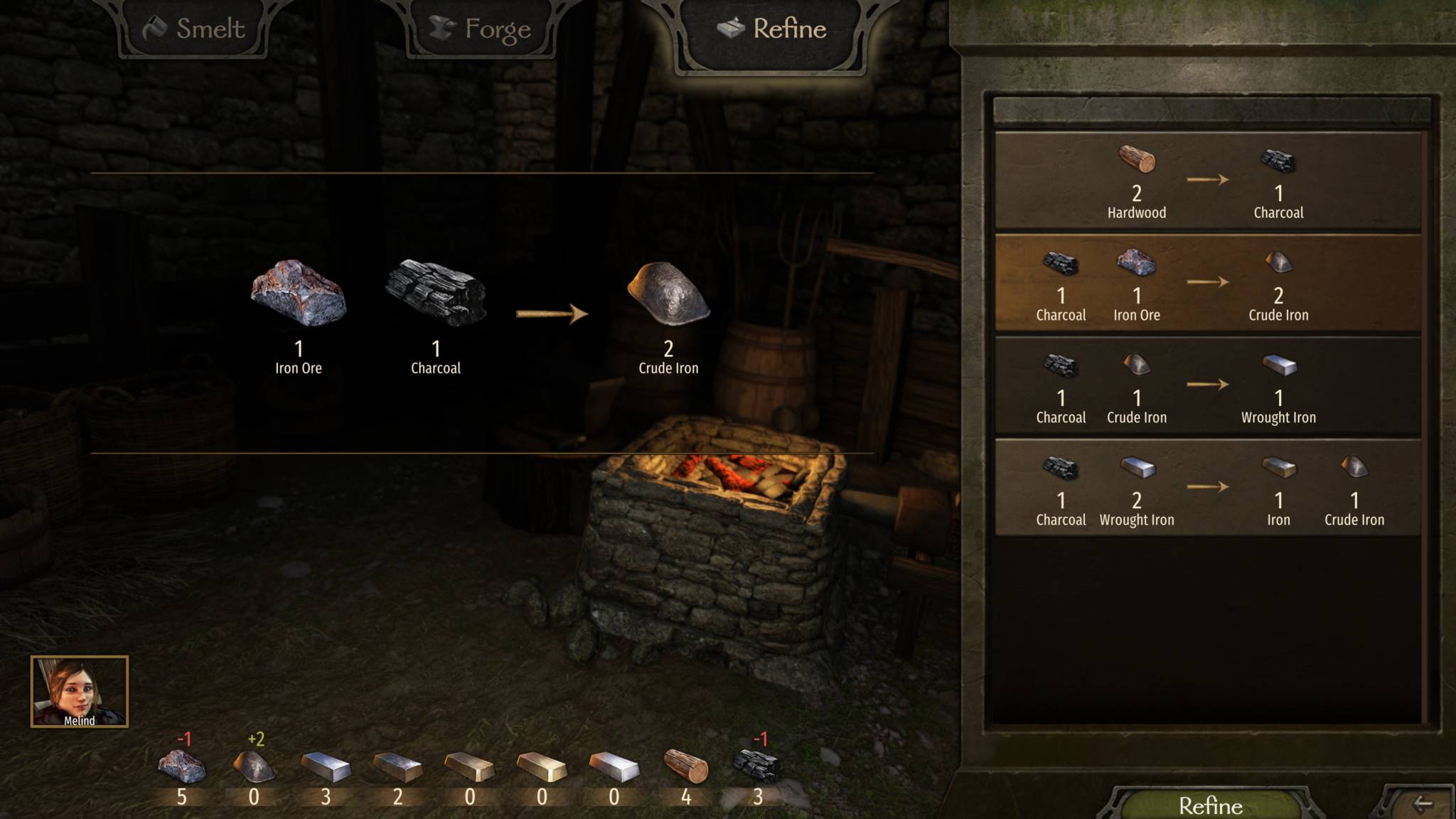1456x819 pixels.
Task: Open the Forge tab
Action: pos(481,29)
